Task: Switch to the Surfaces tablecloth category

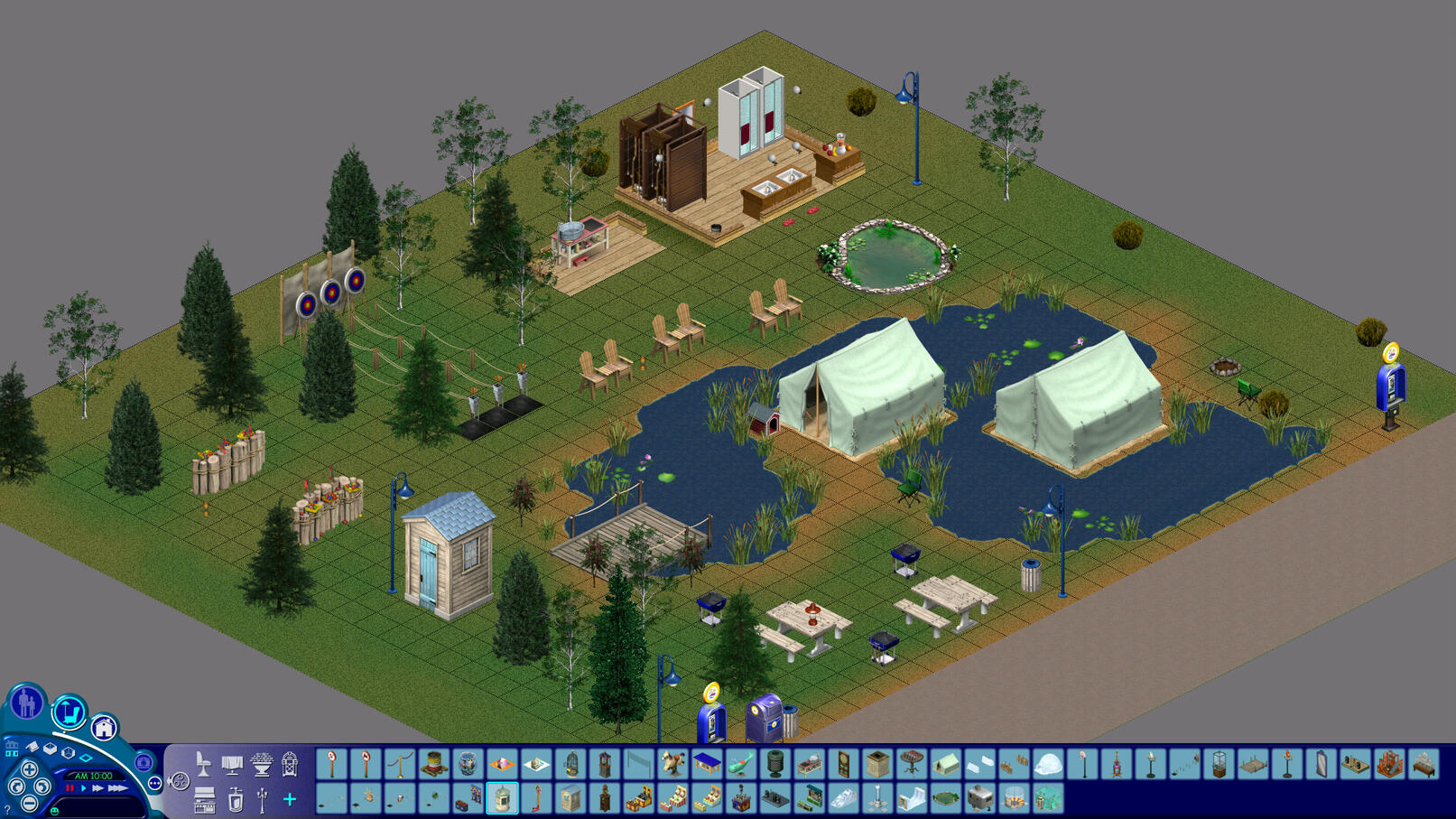Action: click(234, 763)
